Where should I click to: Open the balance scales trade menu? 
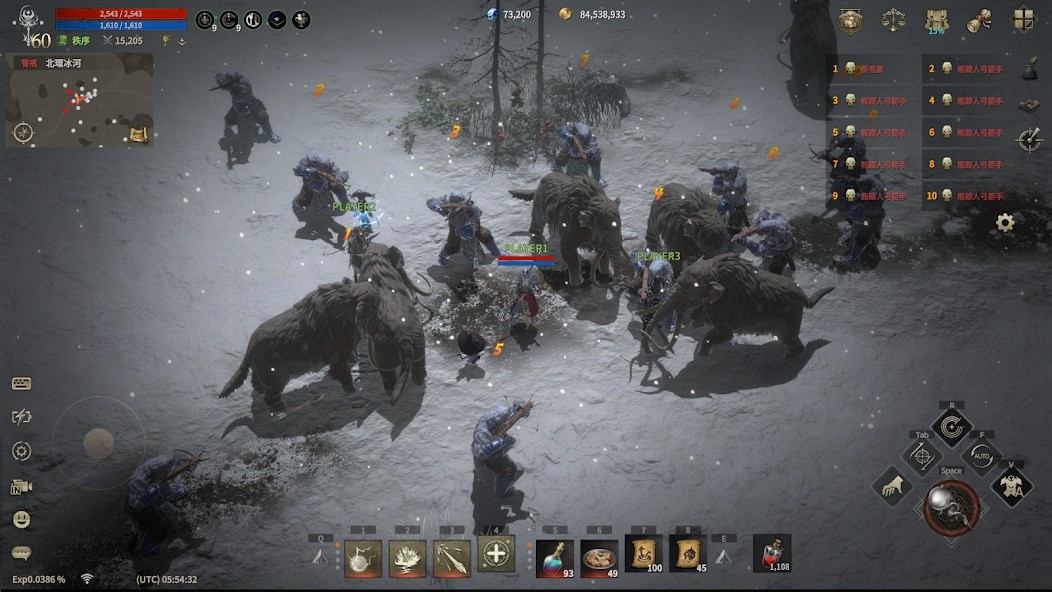click(893, 19)
